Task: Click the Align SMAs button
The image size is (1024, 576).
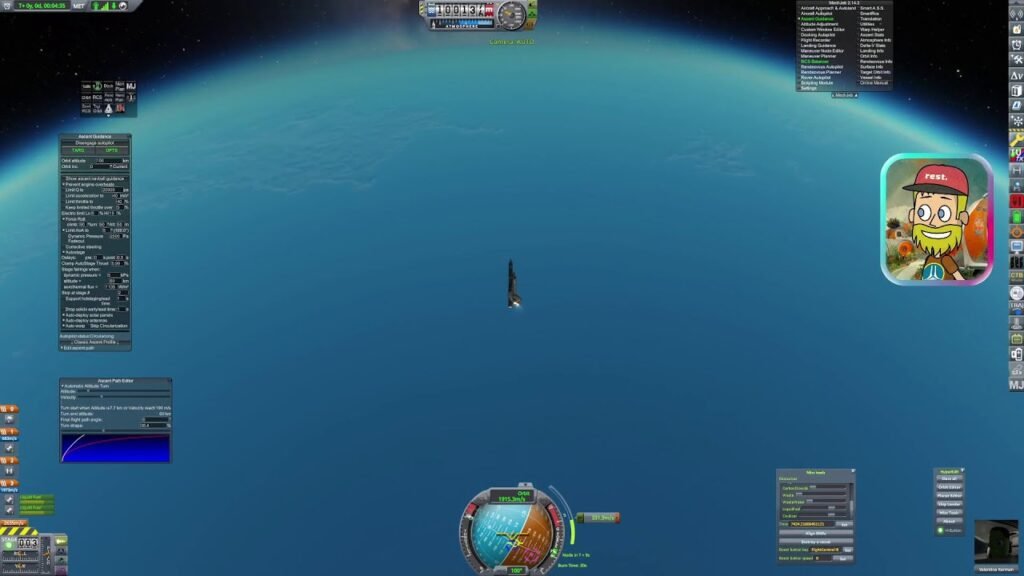Action: click(x=815, y=533)
